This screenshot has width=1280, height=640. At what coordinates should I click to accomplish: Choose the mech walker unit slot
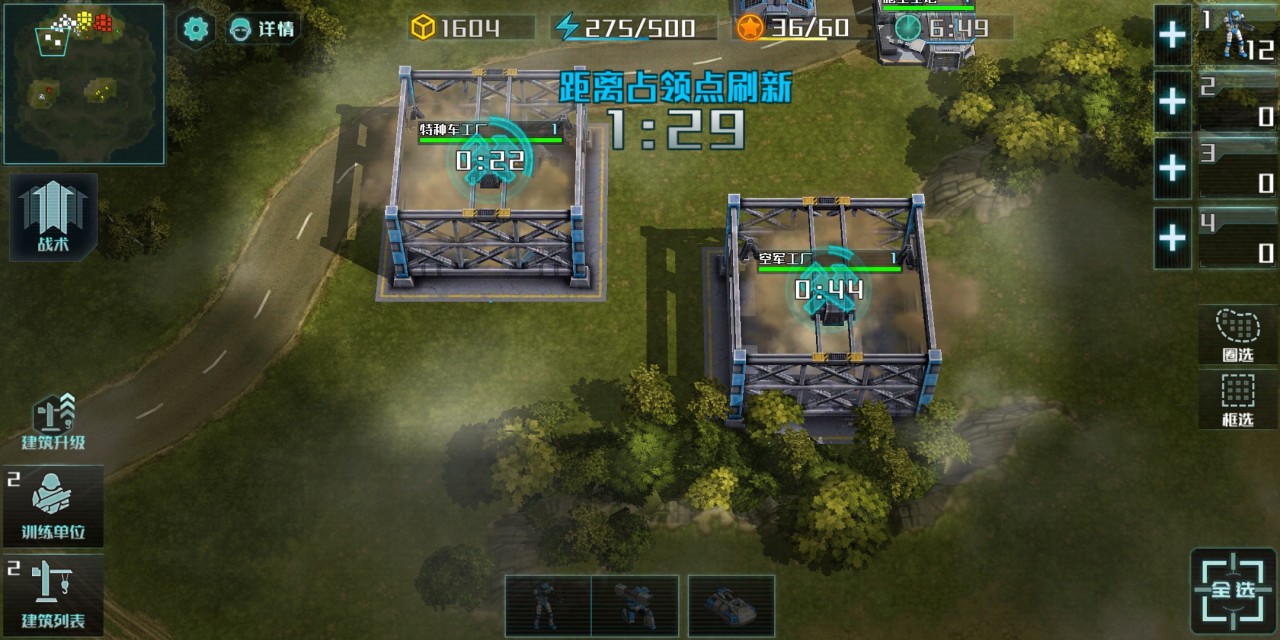point(635,606)
